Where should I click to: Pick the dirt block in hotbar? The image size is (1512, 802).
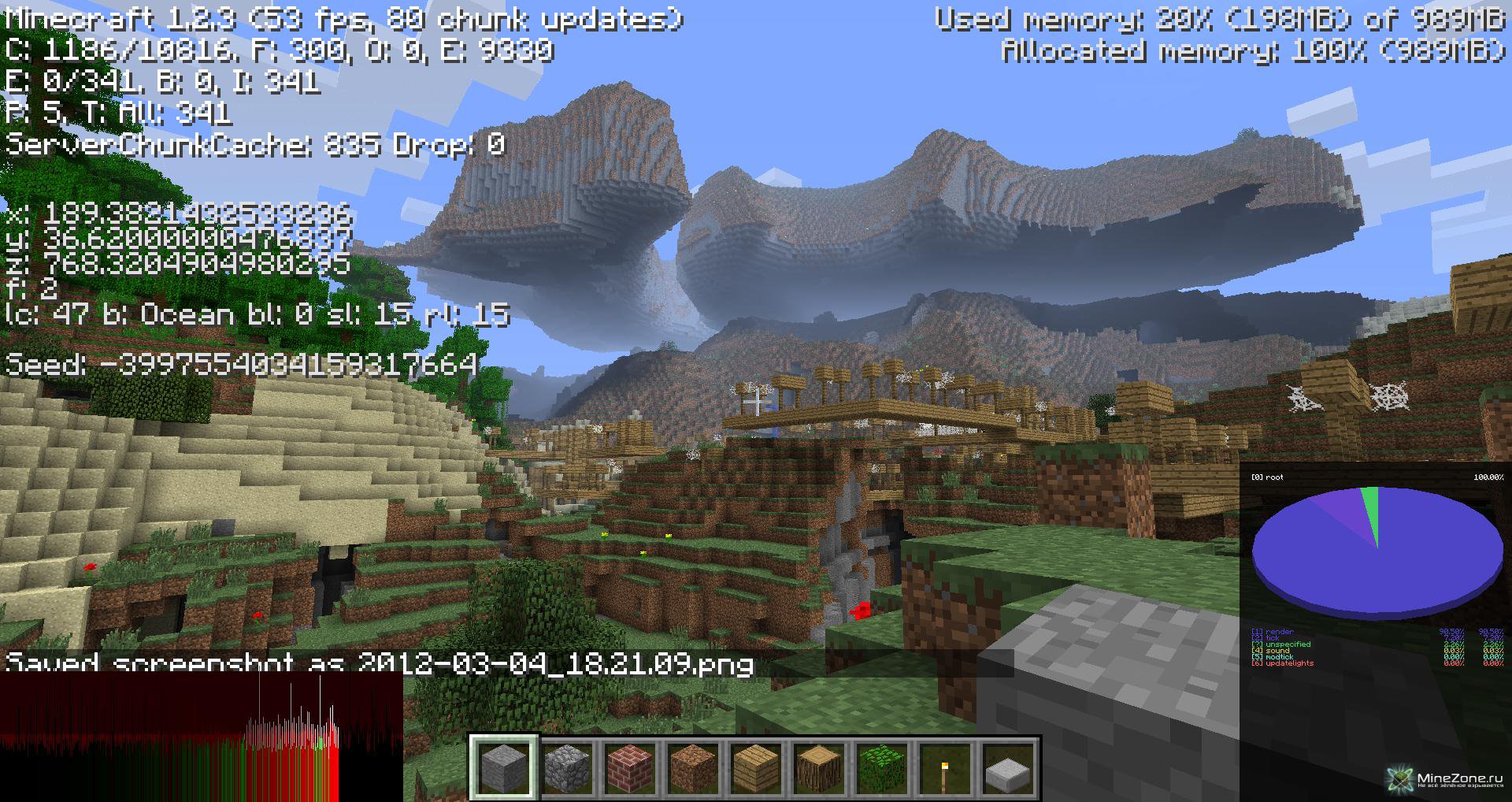tap(693, 767)
